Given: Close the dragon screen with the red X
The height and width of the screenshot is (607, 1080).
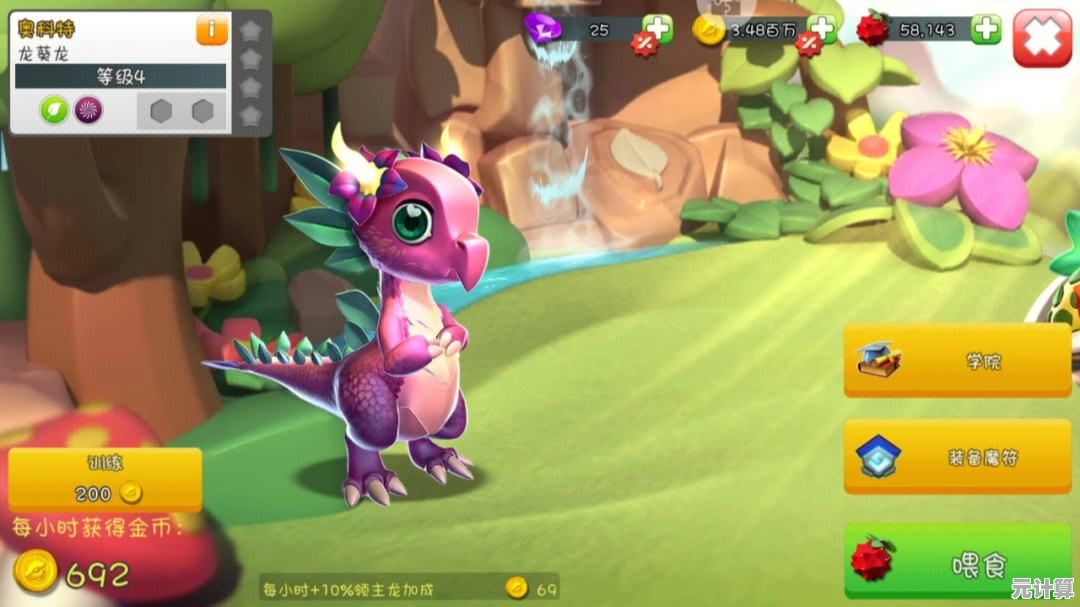Looking at the screenshot, I should [1042, 38].
